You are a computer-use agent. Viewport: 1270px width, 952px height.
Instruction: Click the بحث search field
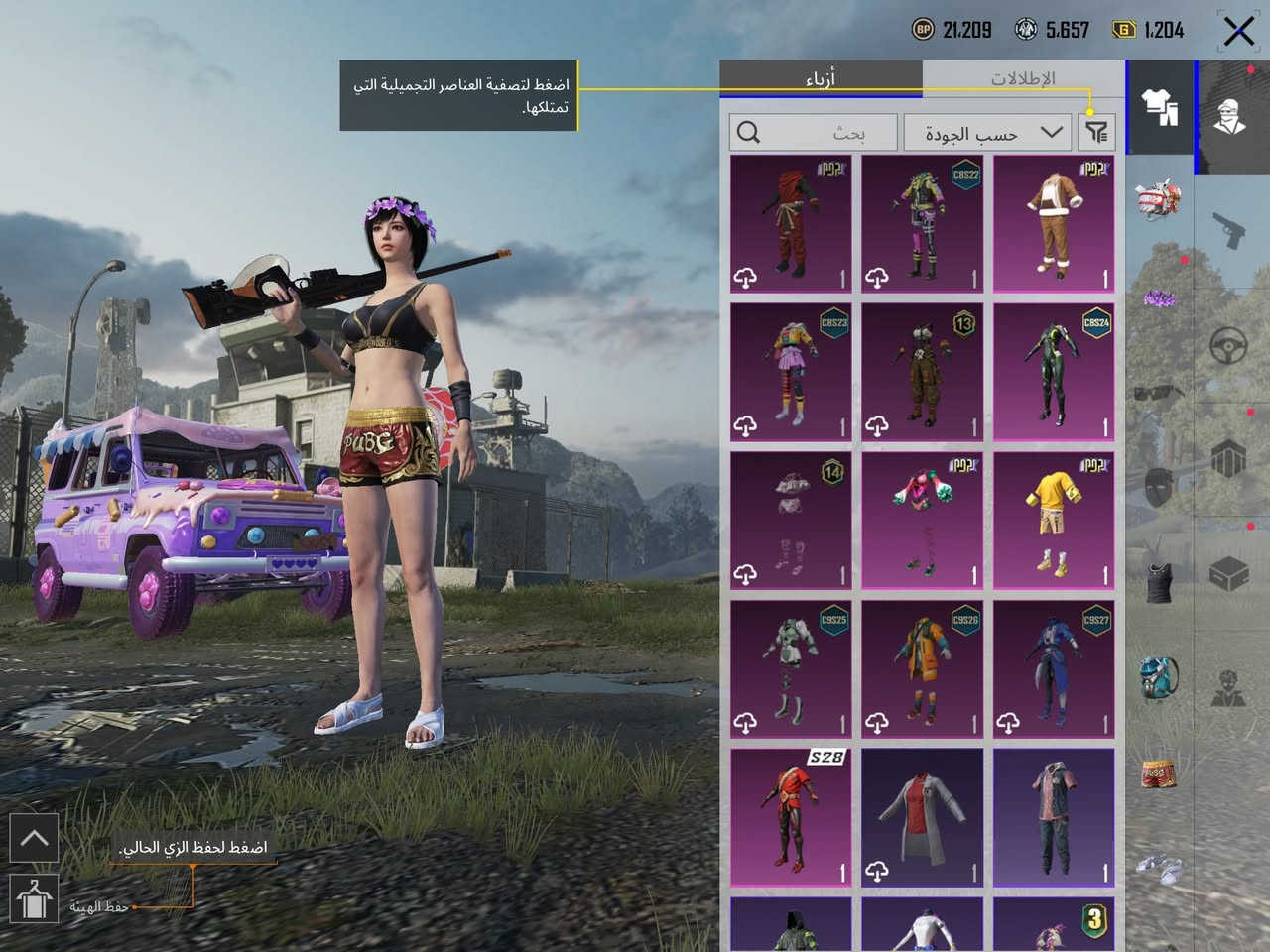pyautogui.click(x=814, y=133)
